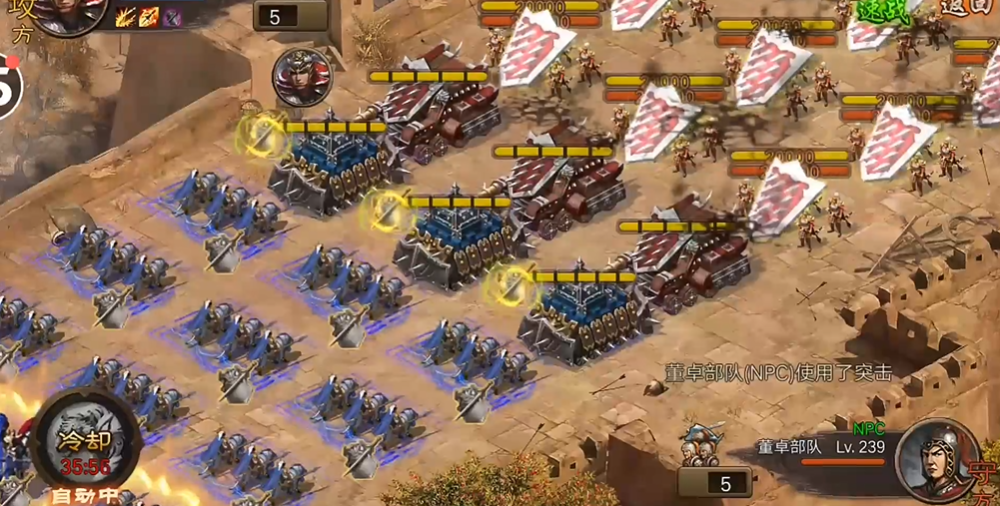Activate the 冷却 cooldown tactic button
The width and height of the screenshot is (1000, 506).
(84, 439)
